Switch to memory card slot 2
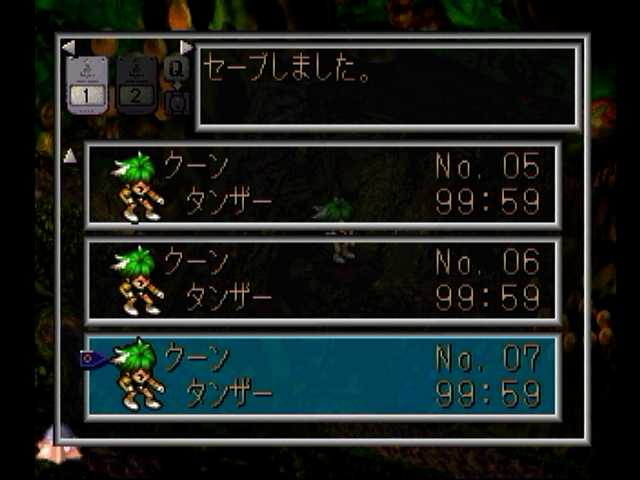Image resolution: width=640 pixels, height=480 pixels. [x=136, y=85]
